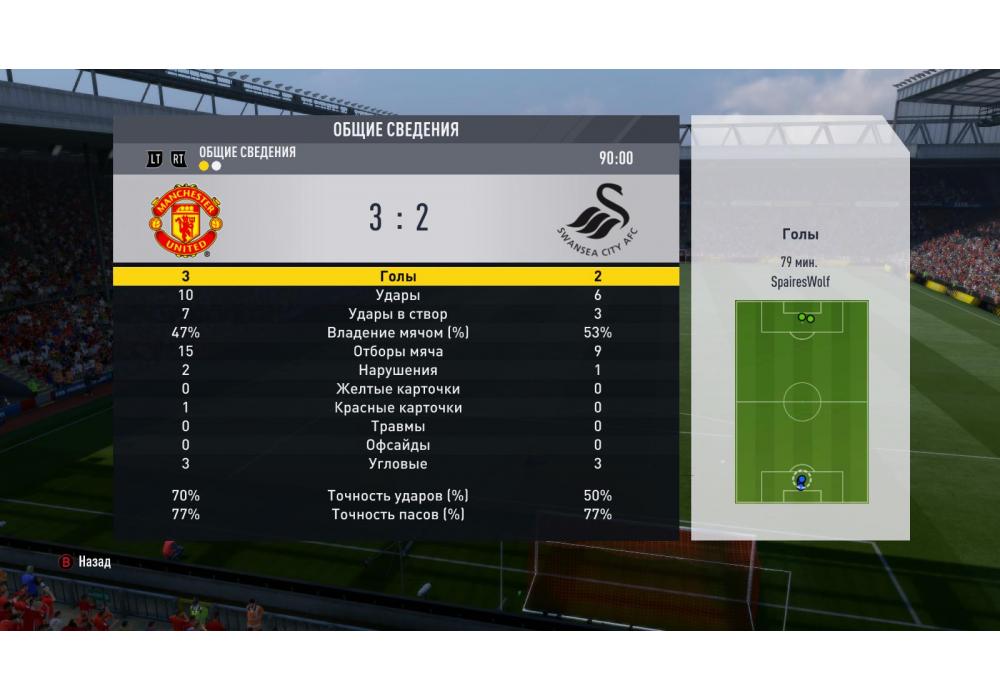
Task: Pick the Отборы мяча row
Action: click(x=397, y=352)
